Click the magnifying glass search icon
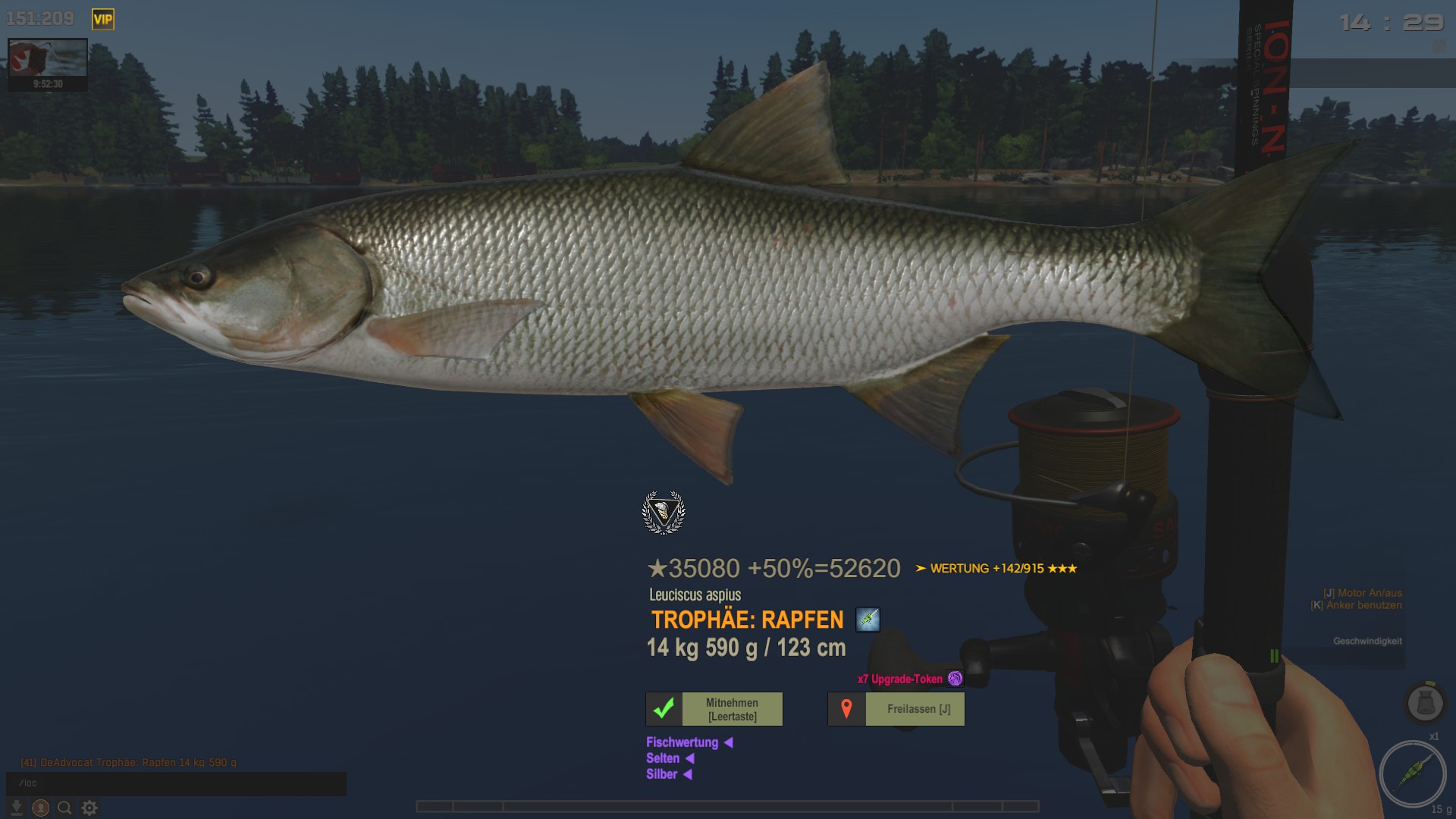This screenshot has width=1456, height=819. pyautogui.click(x=65, y=808)
